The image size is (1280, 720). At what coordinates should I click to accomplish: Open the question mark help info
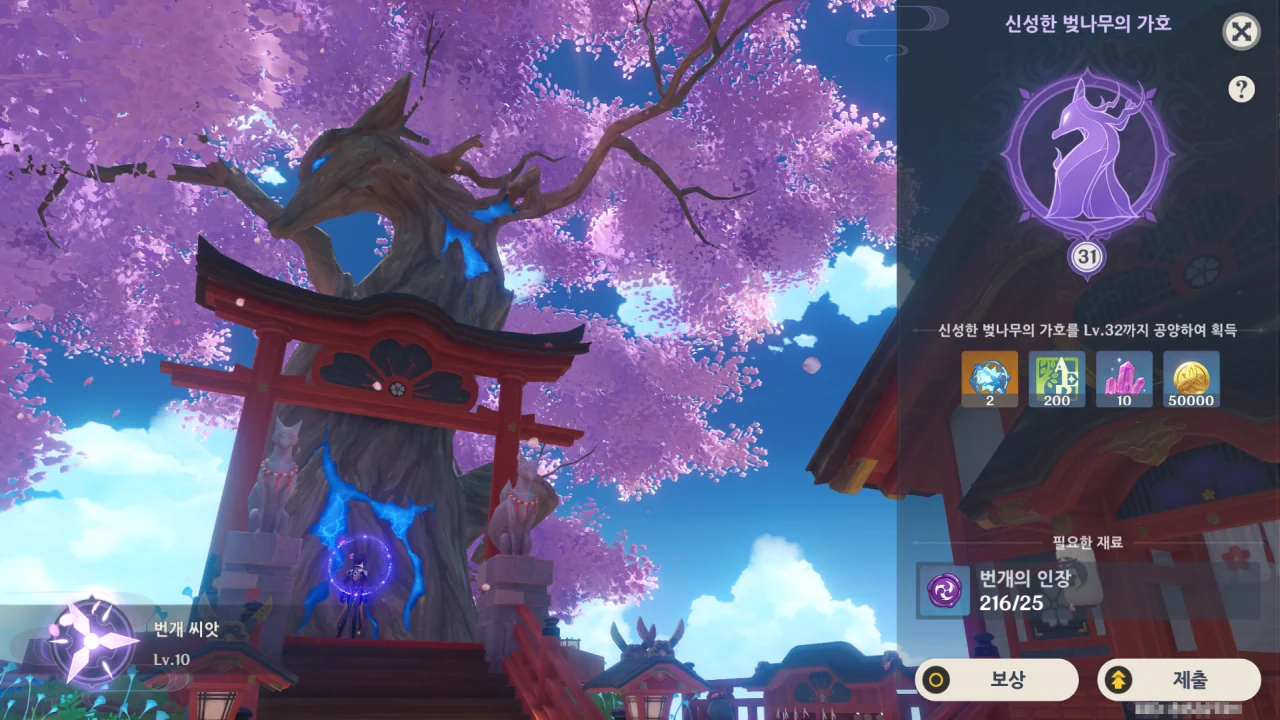(x=1241, y=89)
